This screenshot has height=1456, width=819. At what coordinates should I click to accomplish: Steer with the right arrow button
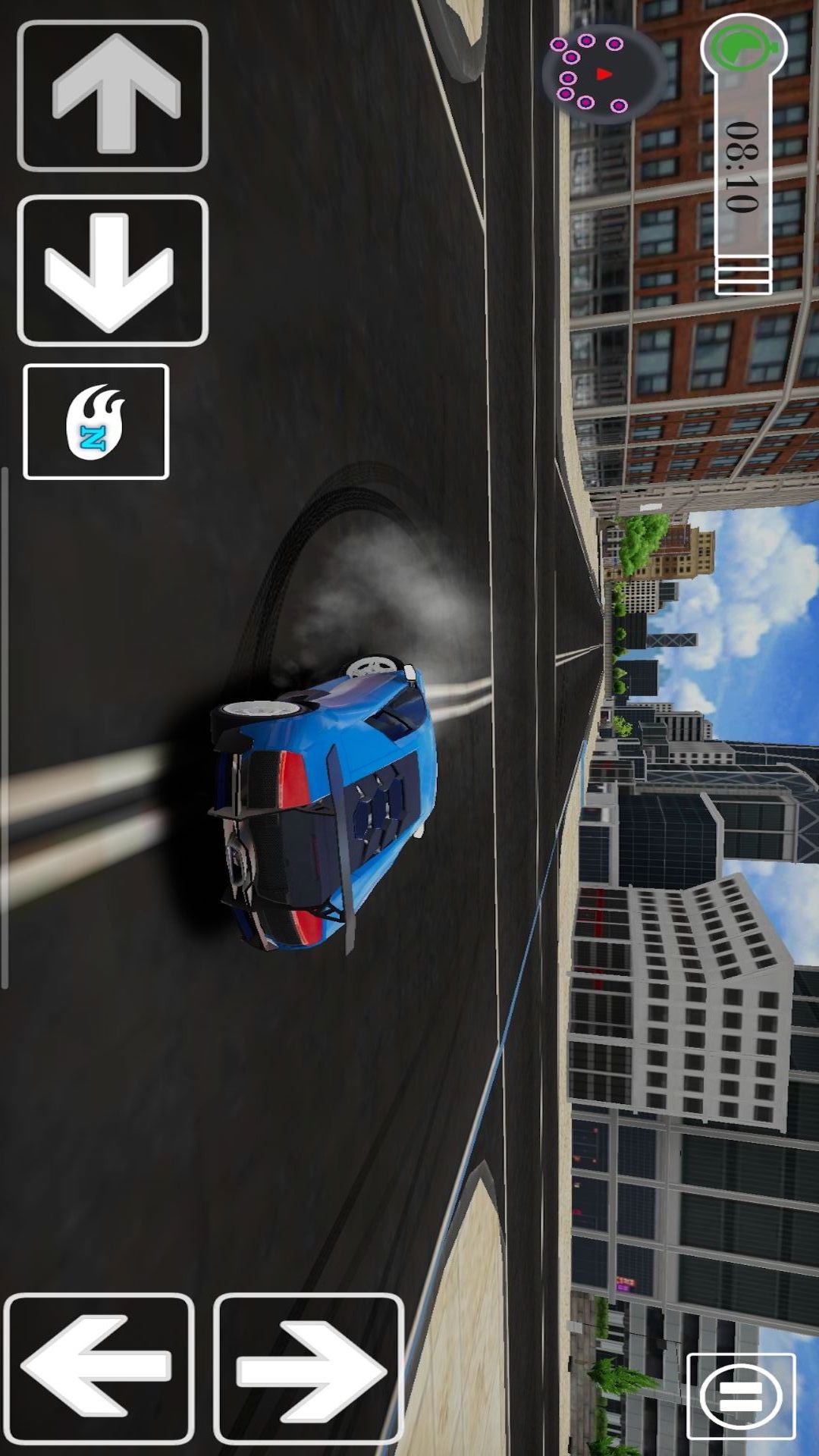[308, 1367]
